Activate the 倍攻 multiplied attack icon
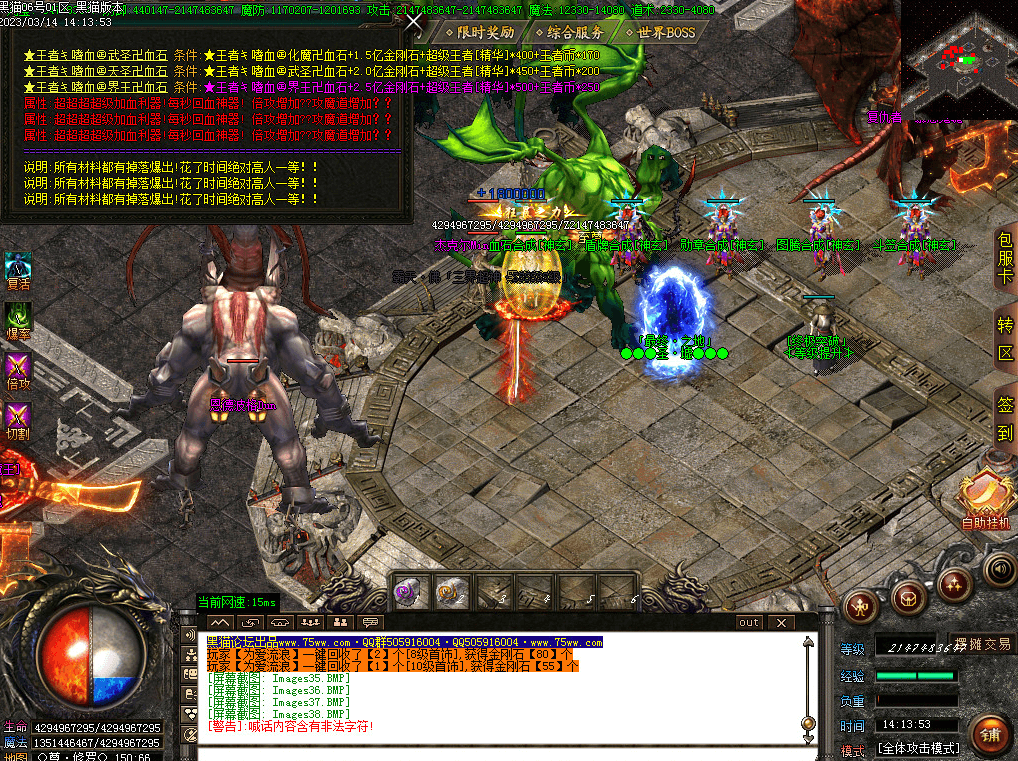1018x761 pixels. coord(19,370)
